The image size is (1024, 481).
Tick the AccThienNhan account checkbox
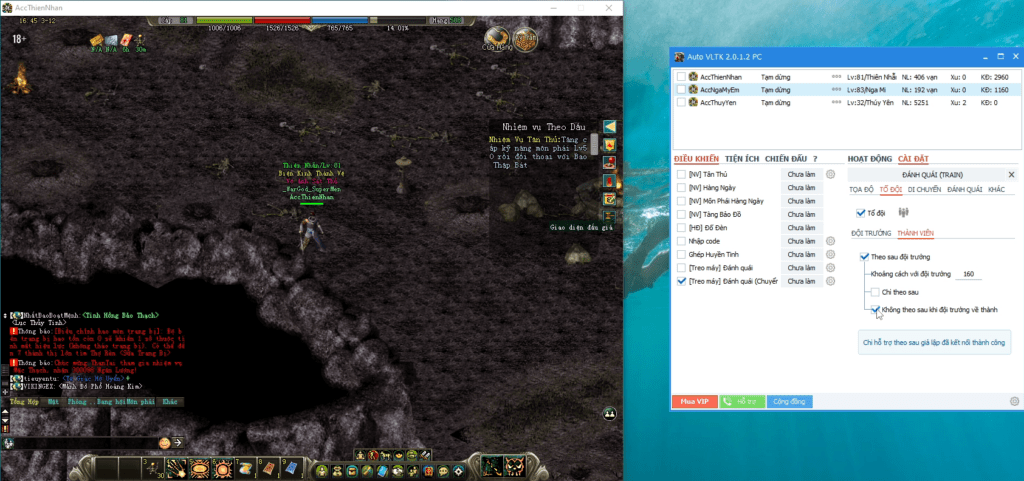pyautogui.click(x=681, y=76)
